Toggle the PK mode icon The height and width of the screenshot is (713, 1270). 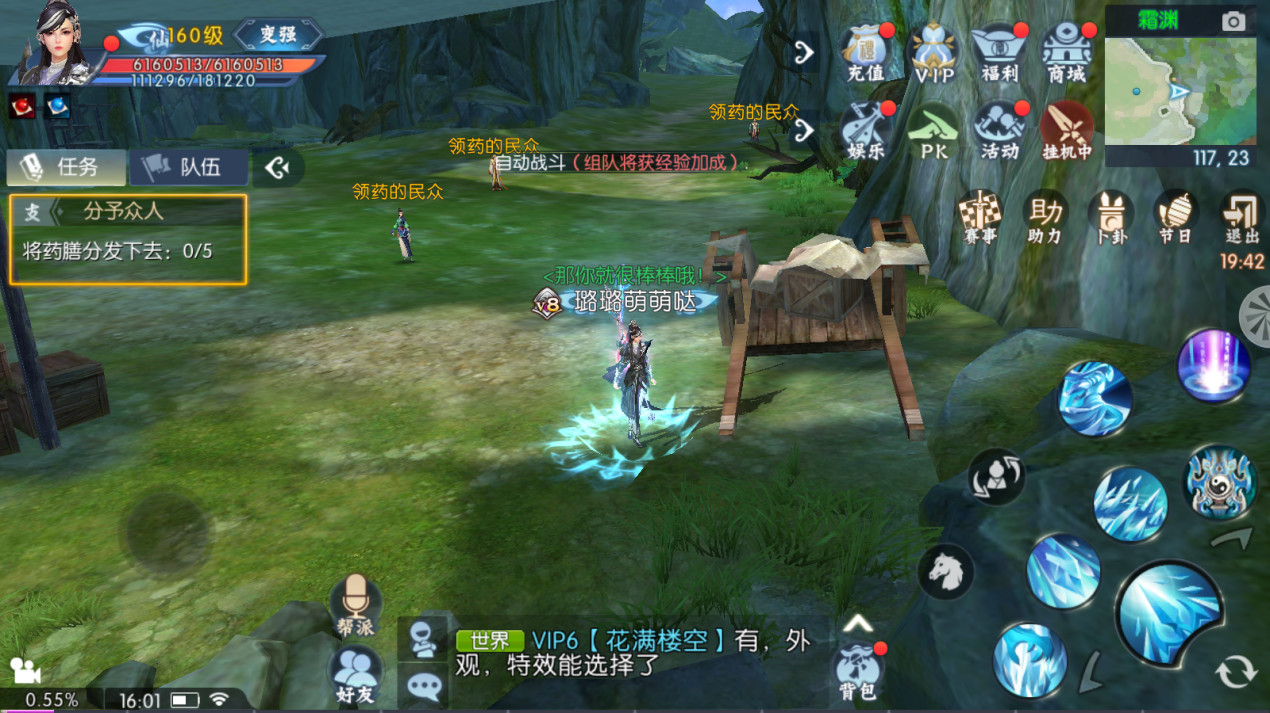tap(933, 130)
